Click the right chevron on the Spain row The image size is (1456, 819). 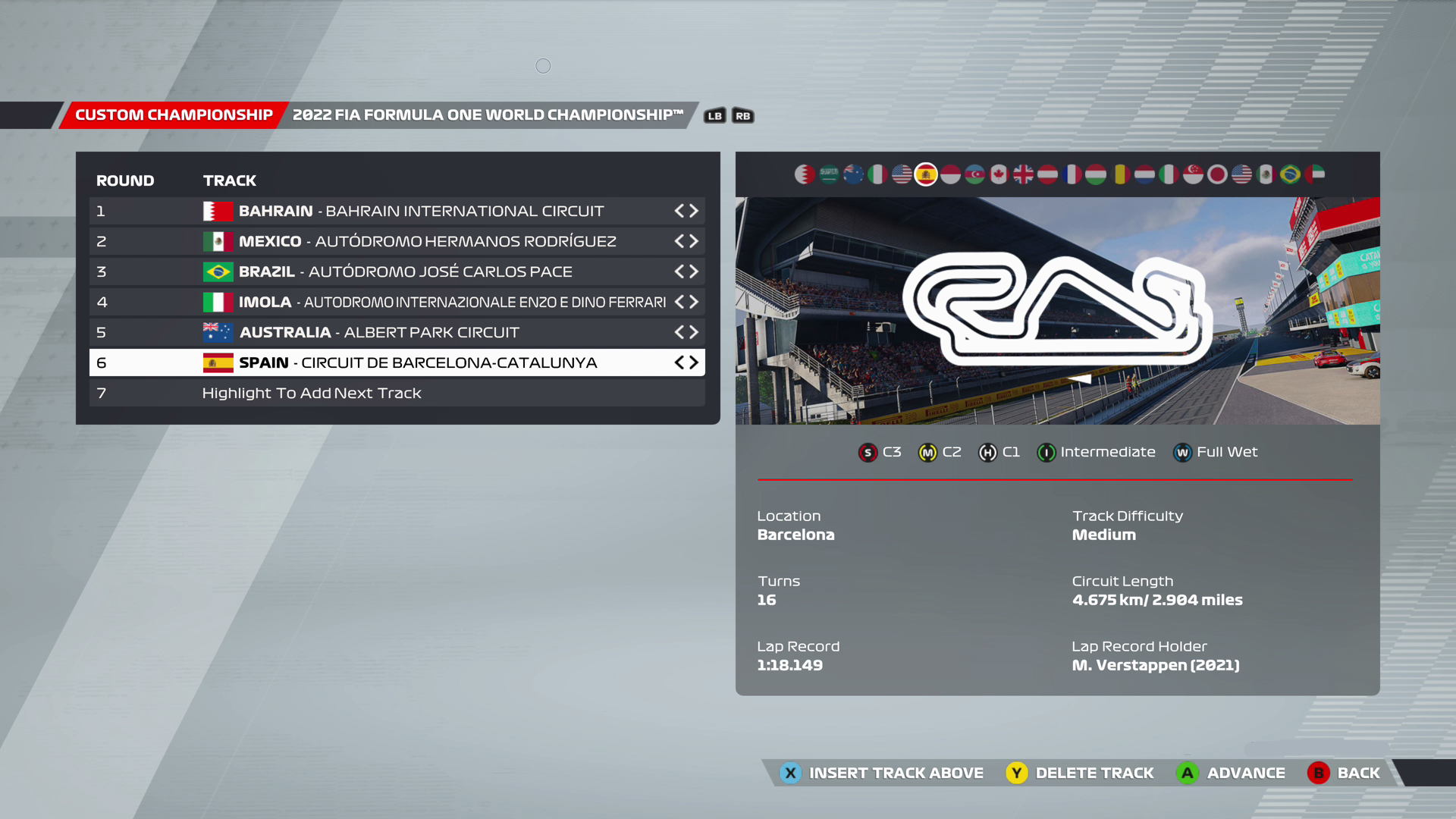(x=693, y=362)
